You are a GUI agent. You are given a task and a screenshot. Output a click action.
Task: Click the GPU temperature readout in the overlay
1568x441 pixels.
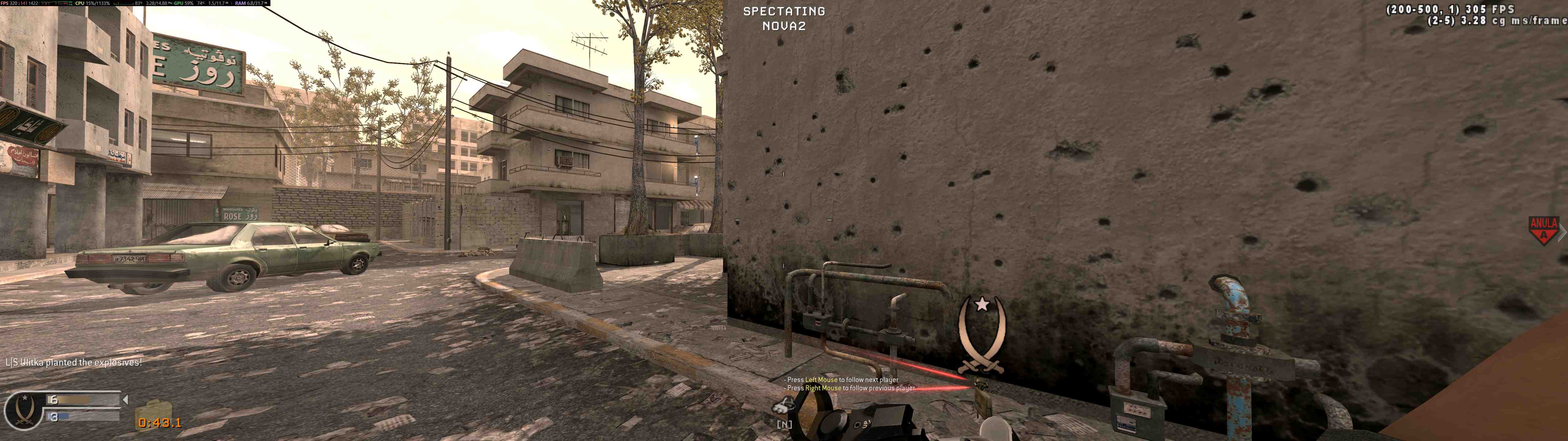tap(201, 4)
